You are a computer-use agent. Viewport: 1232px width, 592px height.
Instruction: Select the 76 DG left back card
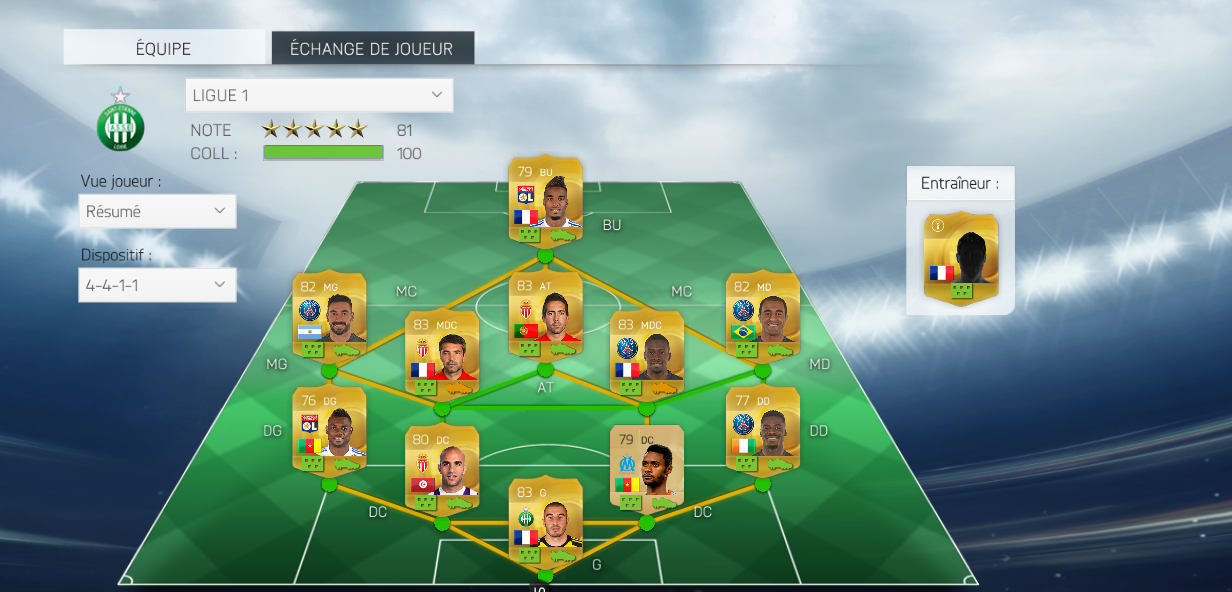(x=329, y=430)
